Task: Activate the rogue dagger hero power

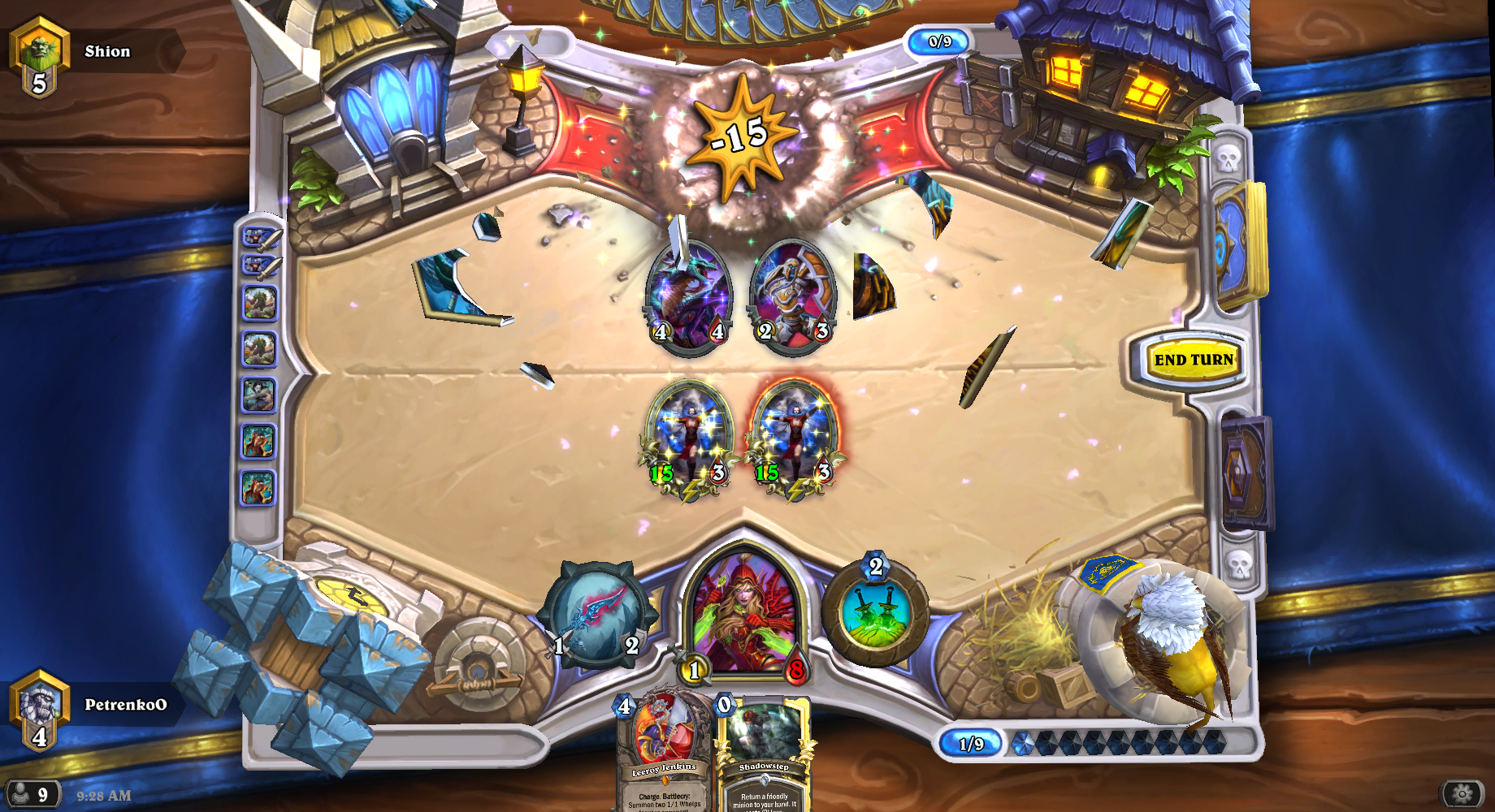Action: (x=875, y=613)
